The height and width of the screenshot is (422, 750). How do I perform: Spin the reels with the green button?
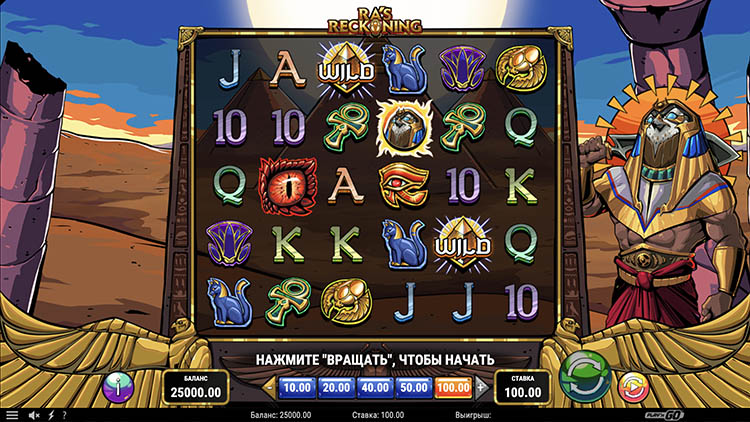(x=585, y=378)
